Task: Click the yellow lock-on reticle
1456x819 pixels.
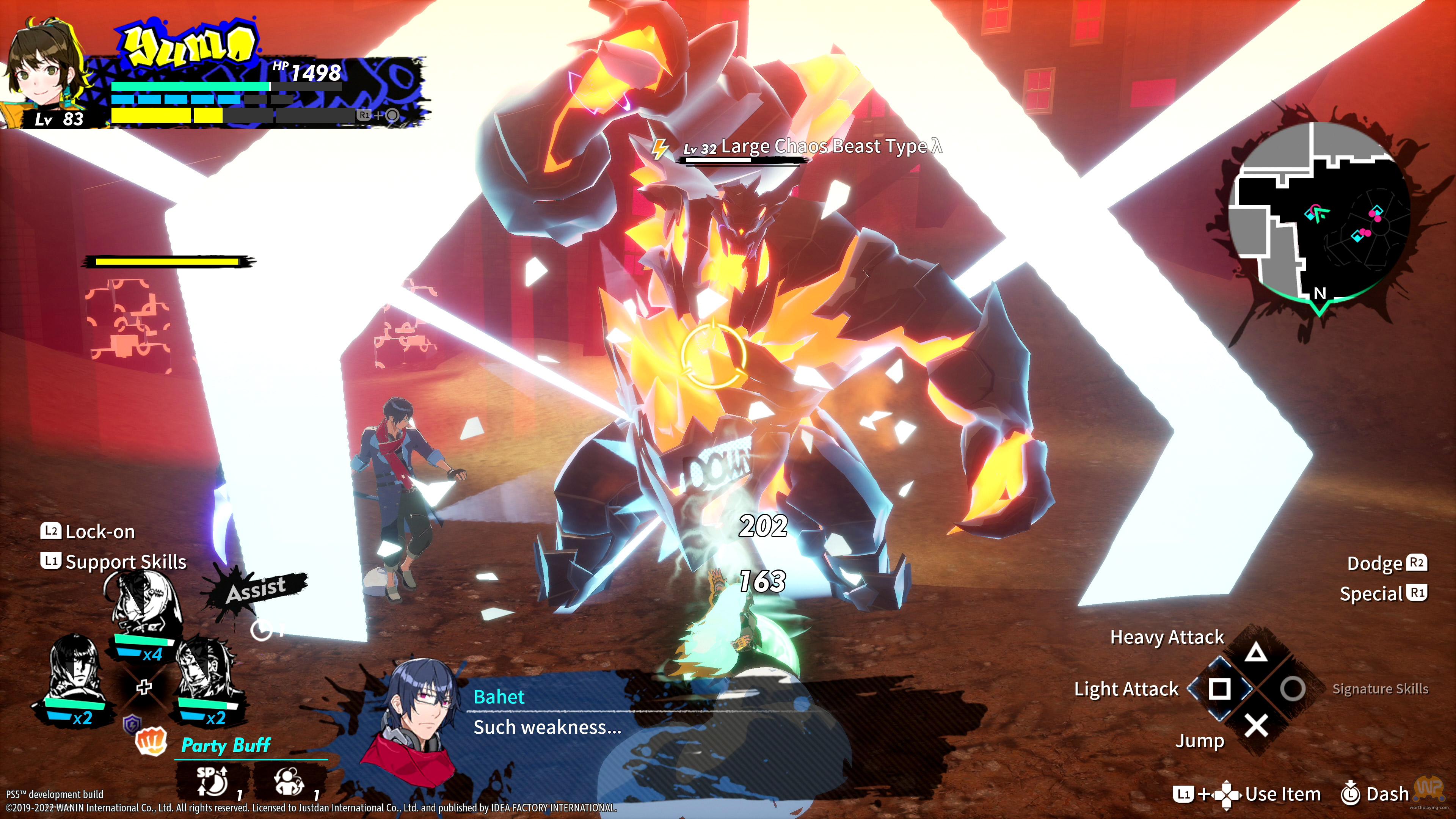Action: pos(713,354)
